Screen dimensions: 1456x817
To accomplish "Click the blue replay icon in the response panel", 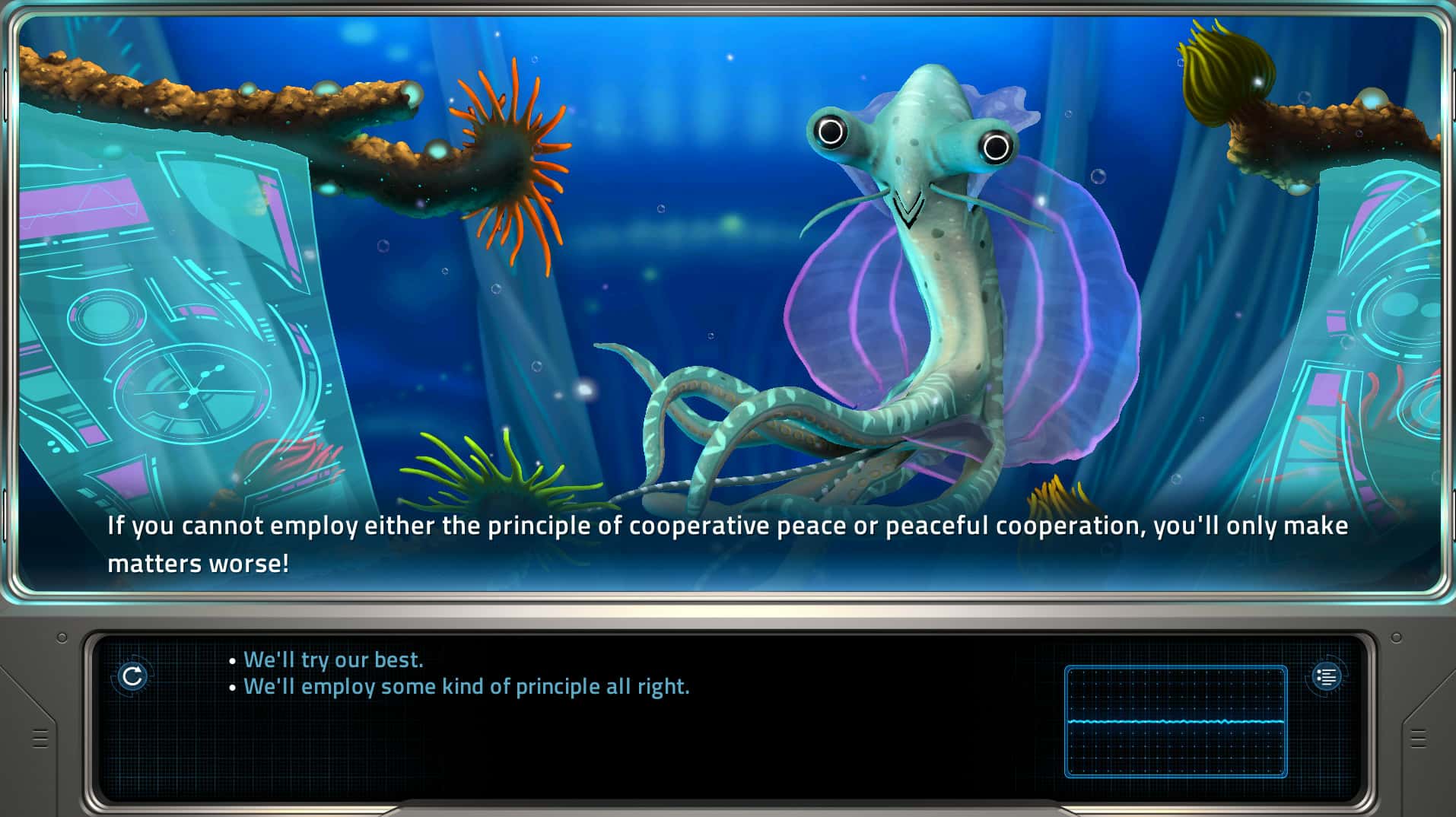I will tap(135, 674).
